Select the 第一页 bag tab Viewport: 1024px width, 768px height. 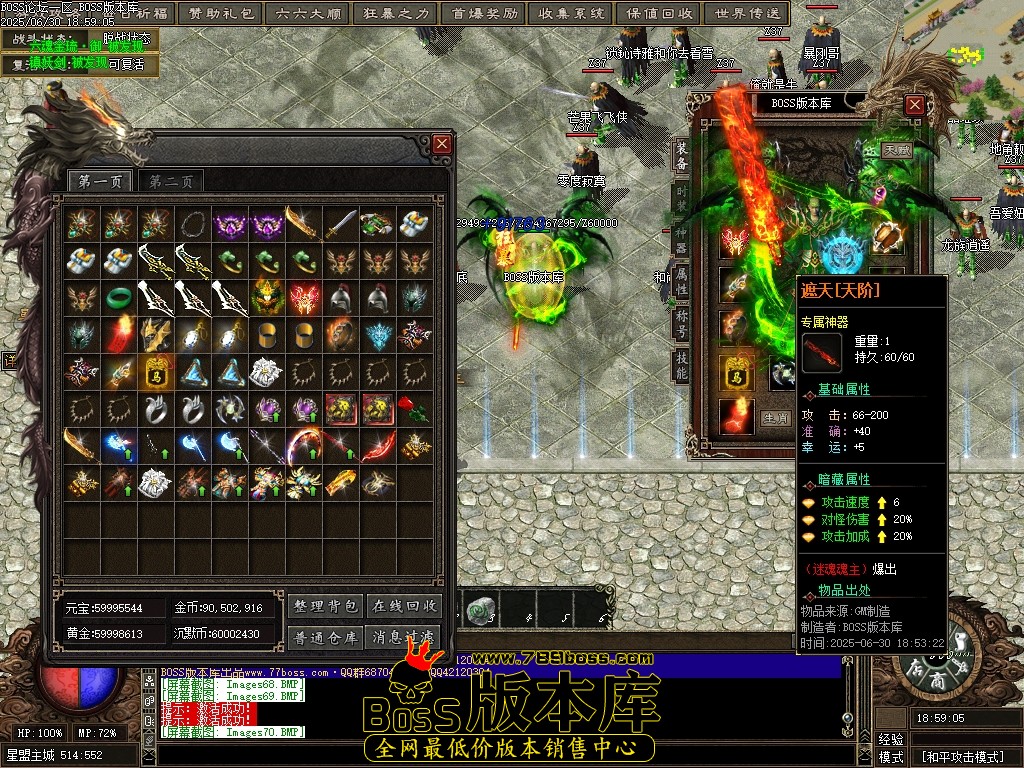(x=100, y=182)
